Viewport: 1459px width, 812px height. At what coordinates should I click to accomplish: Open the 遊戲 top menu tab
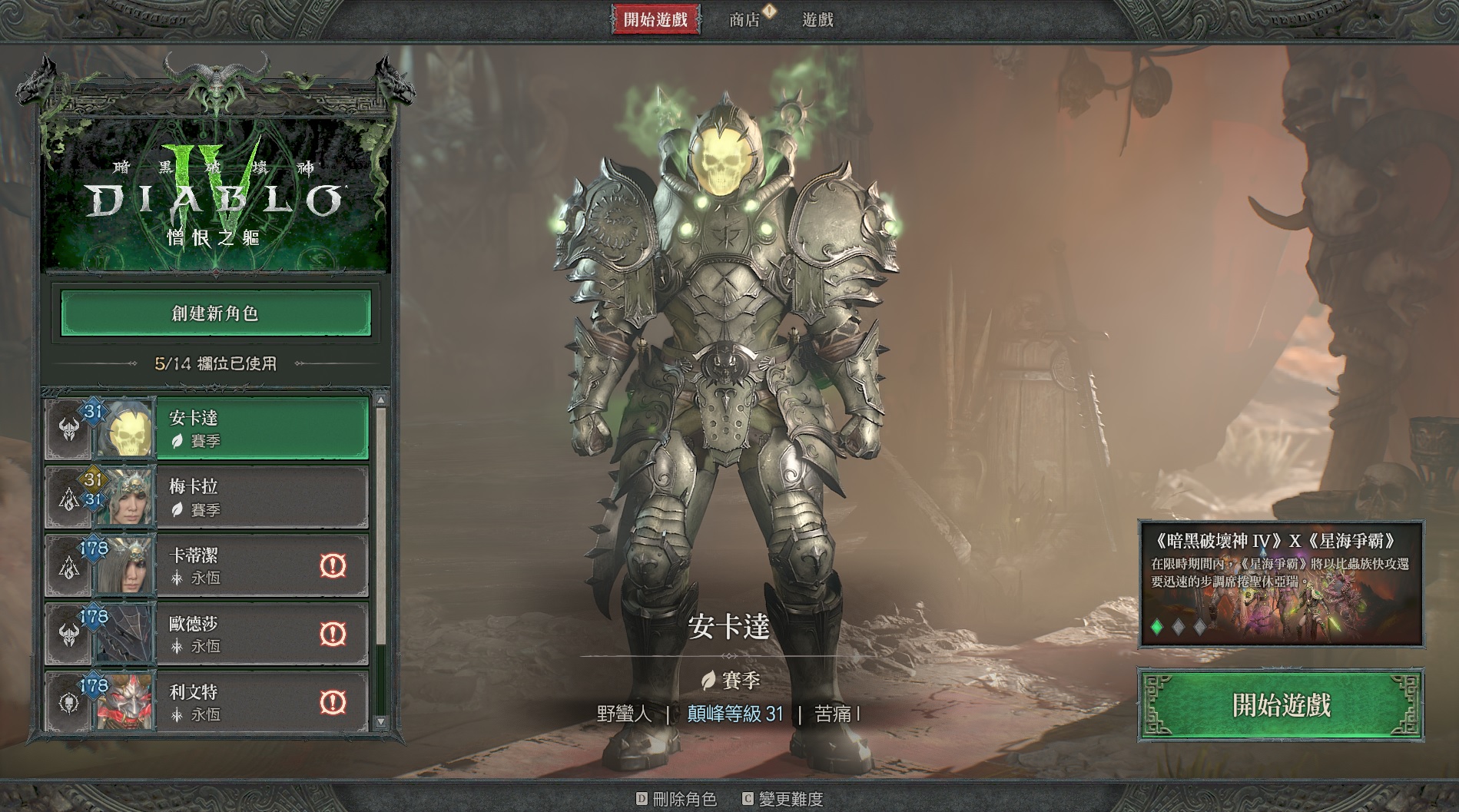(817, 20)
